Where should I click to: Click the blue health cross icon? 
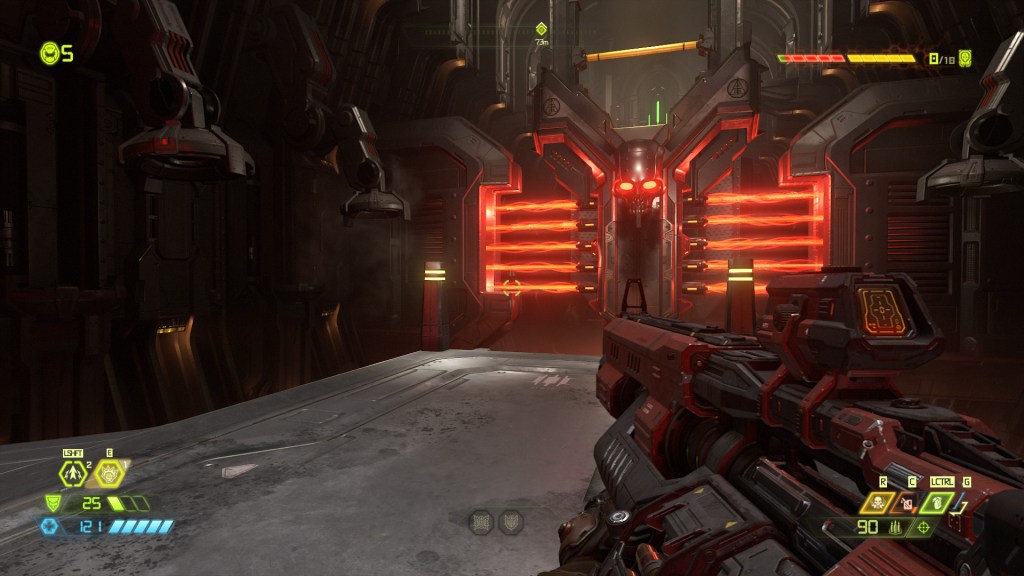click(49, 526)
